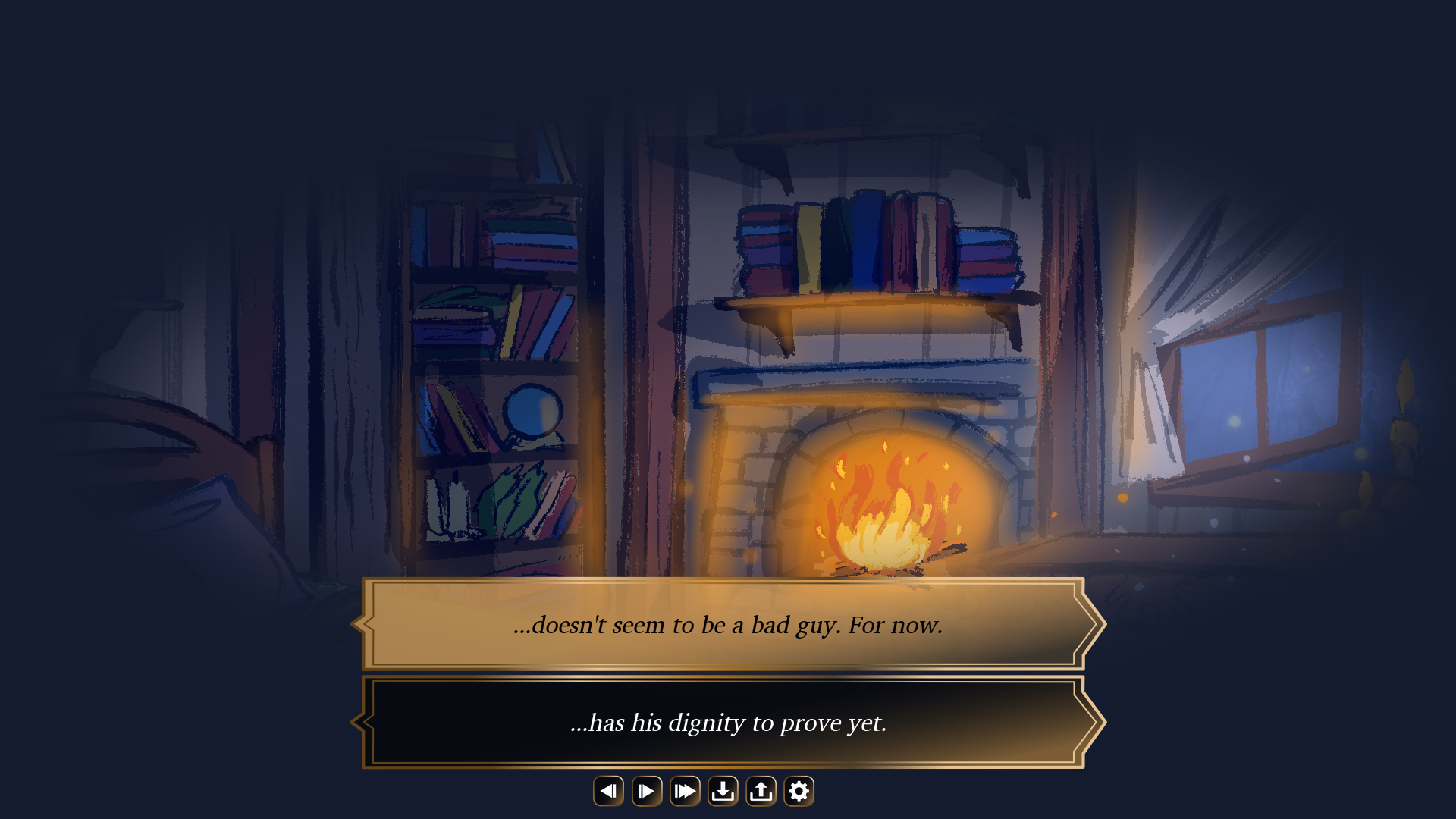Viewport: 1456px width, 819px height.
Task: Click the tall bookshelf on the left
Action: pos(493,341)
